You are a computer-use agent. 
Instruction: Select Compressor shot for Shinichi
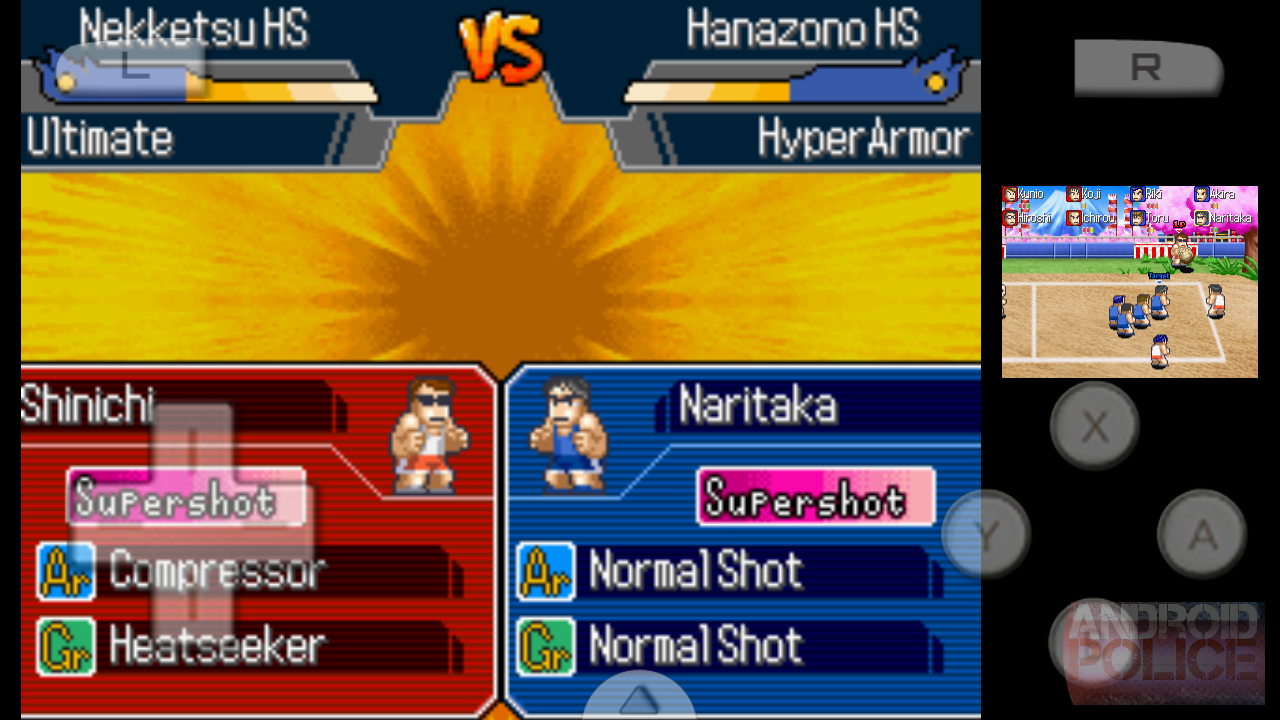click(x=215, y=570)
